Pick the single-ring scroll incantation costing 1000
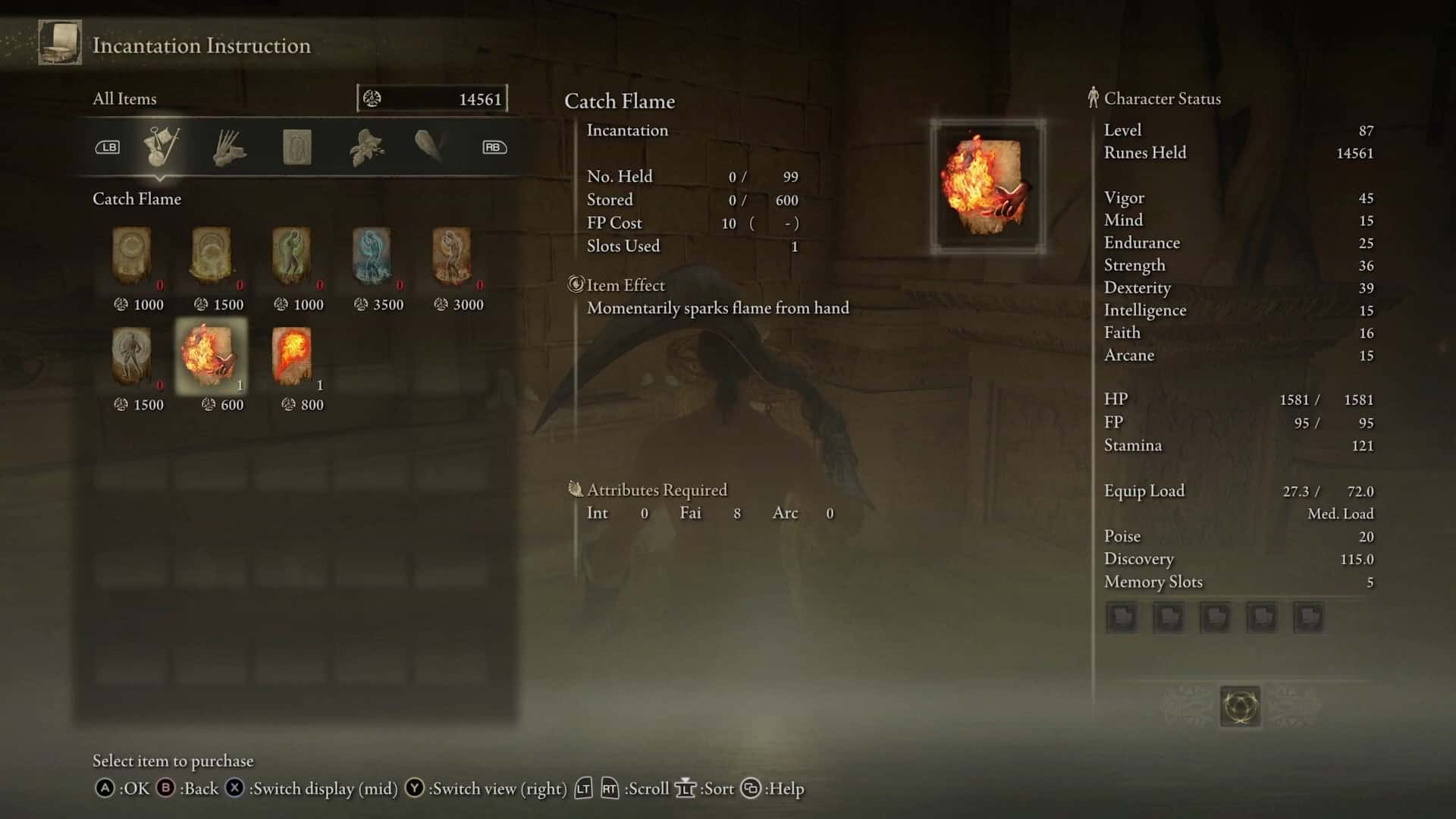 [132, 256]
